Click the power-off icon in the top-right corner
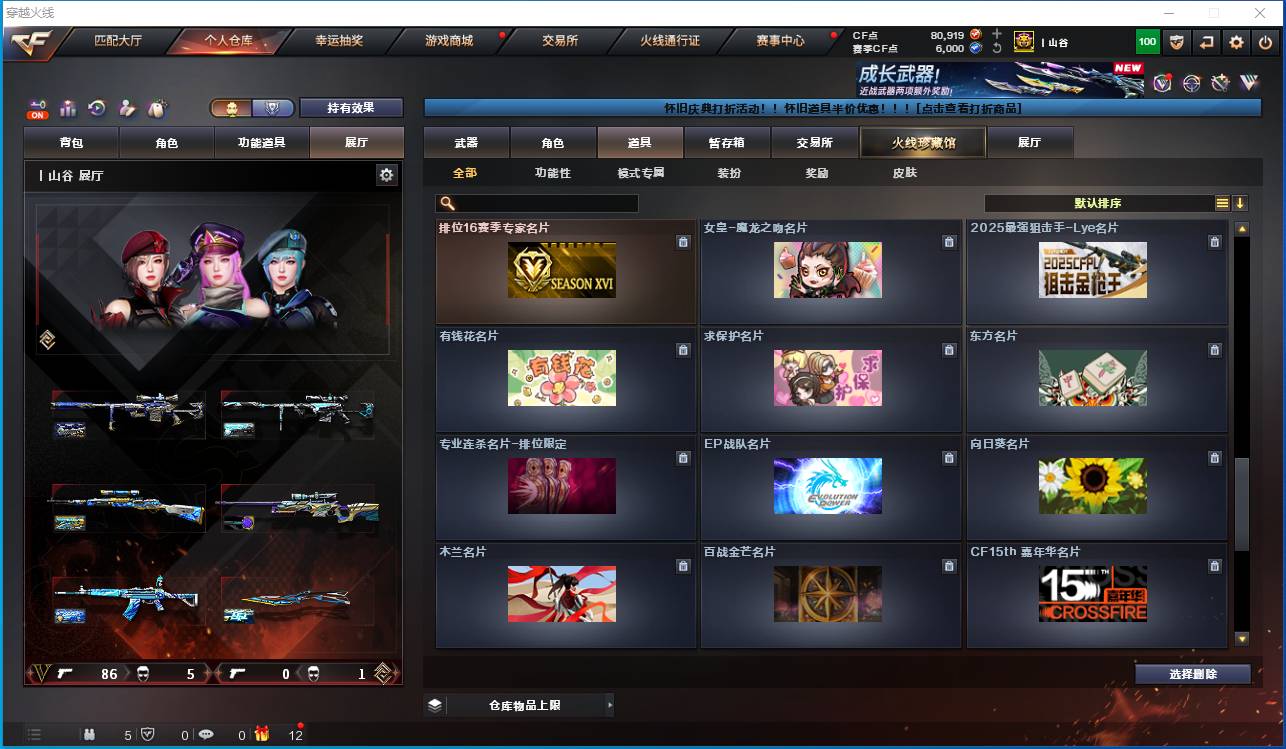The width and height of the screenshot is (1286, 749). 1264,42
